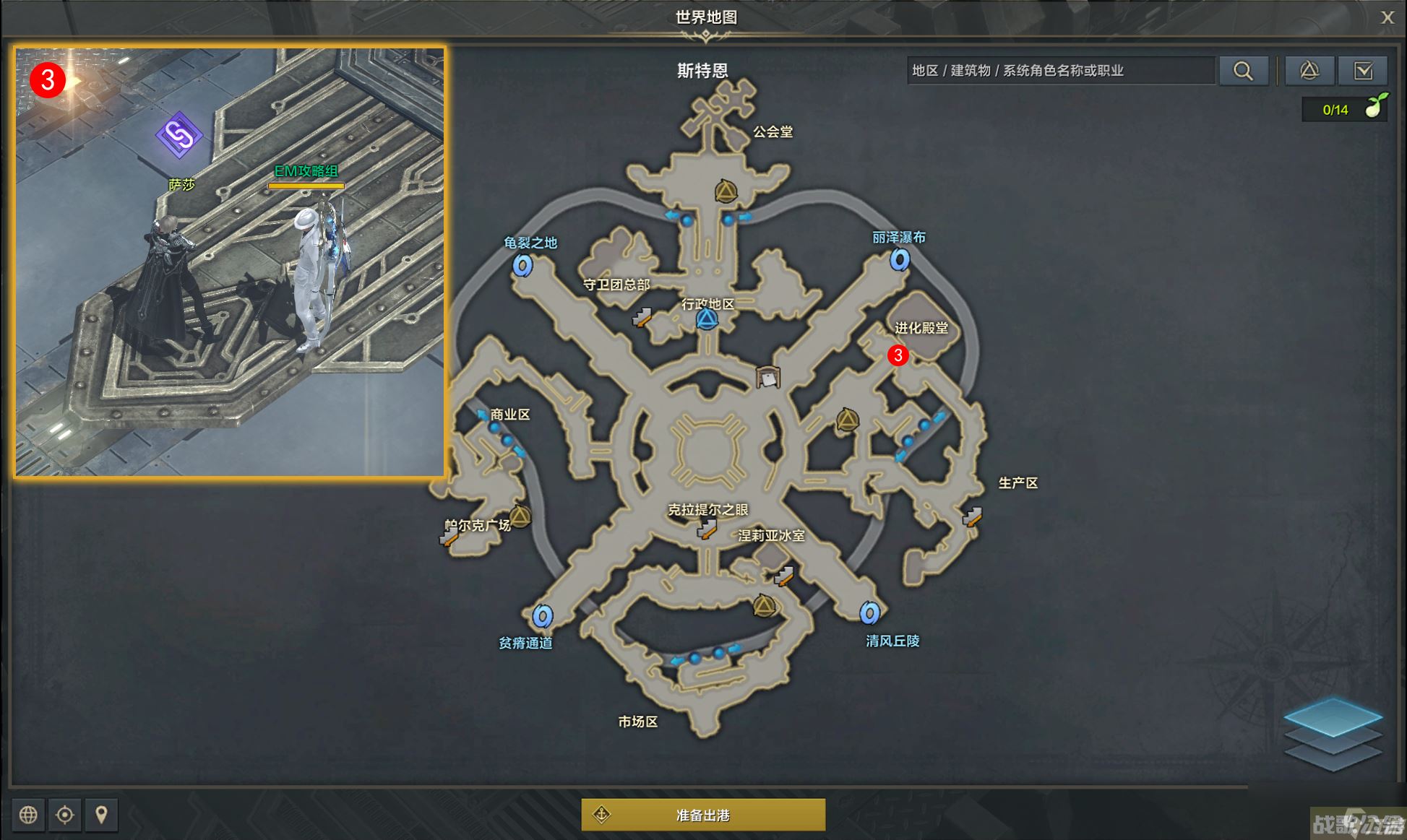Image resolution: width=1407 pixels, height=840 pixels.
Task: Open the Mokoko seed 0/14 counter
Action: point(1344,110)
